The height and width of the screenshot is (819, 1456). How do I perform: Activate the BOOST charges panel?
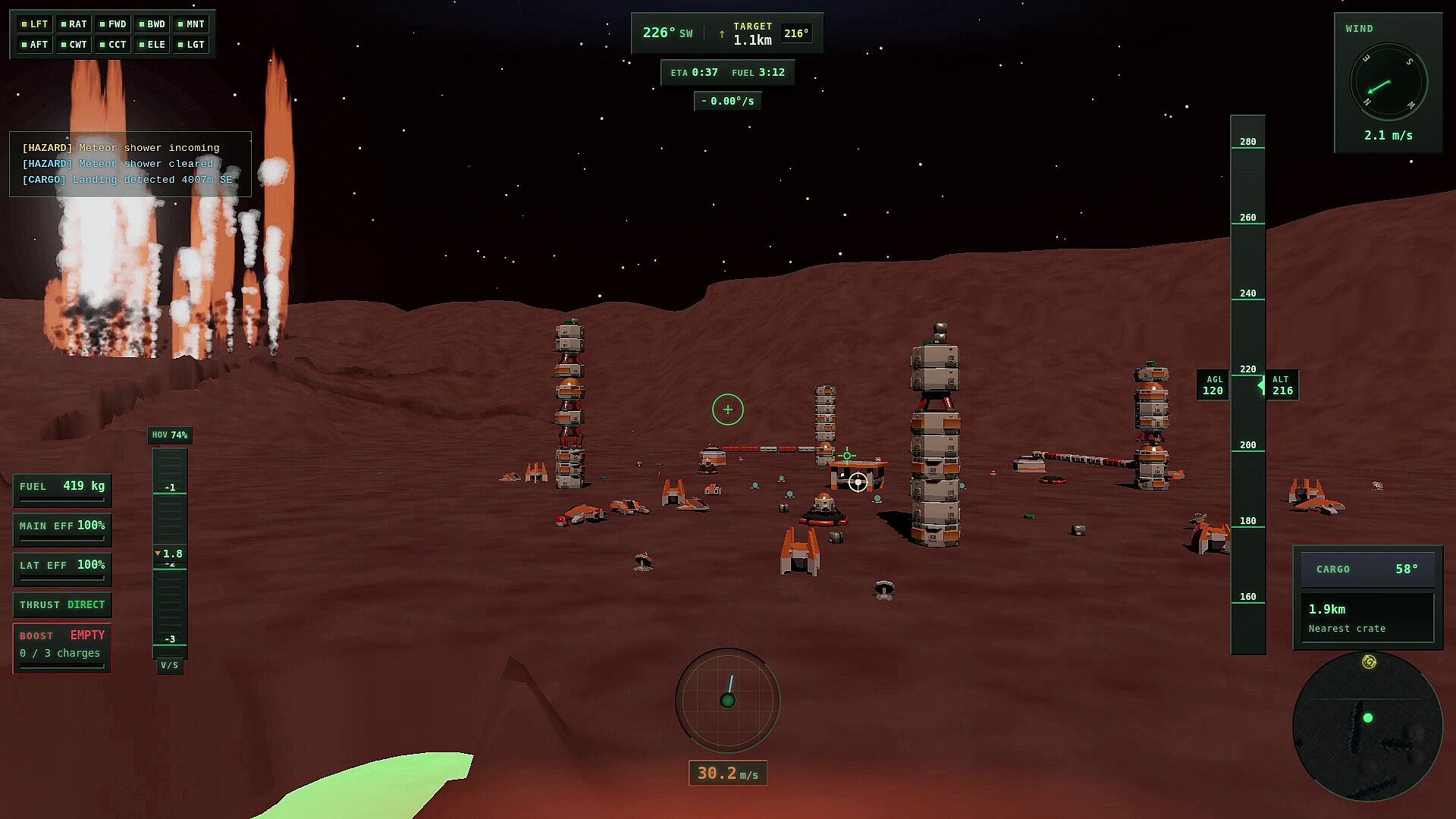62,648
